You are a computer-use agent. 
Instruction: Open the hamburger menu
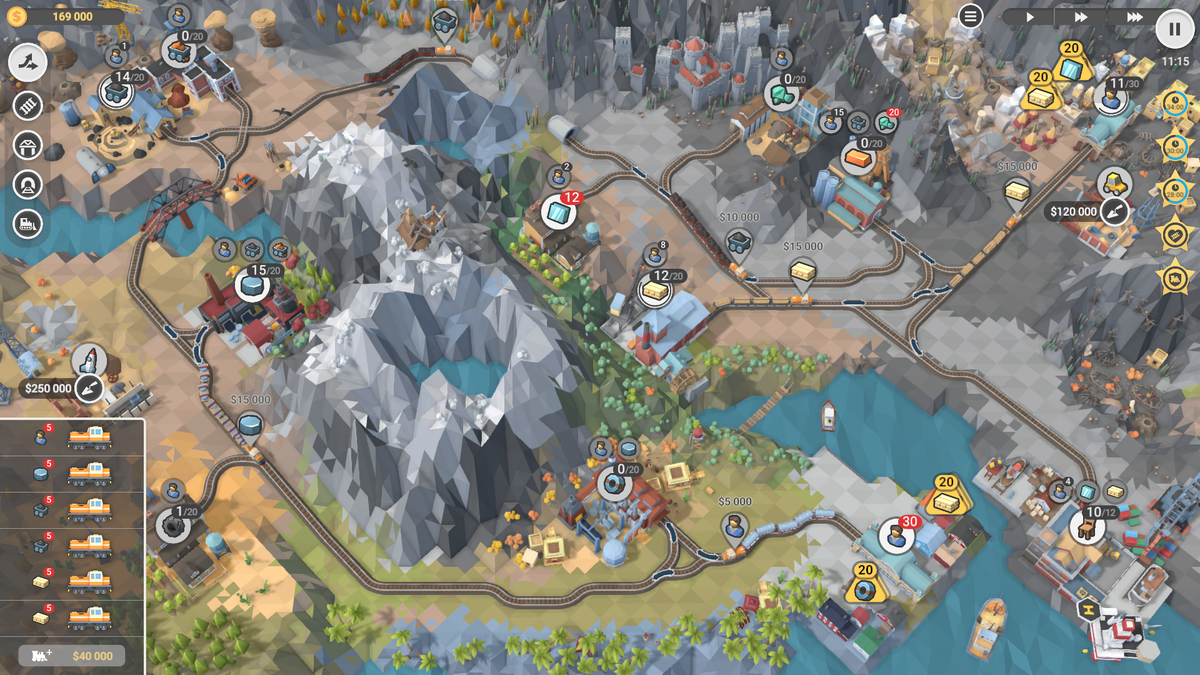(970, 16)
